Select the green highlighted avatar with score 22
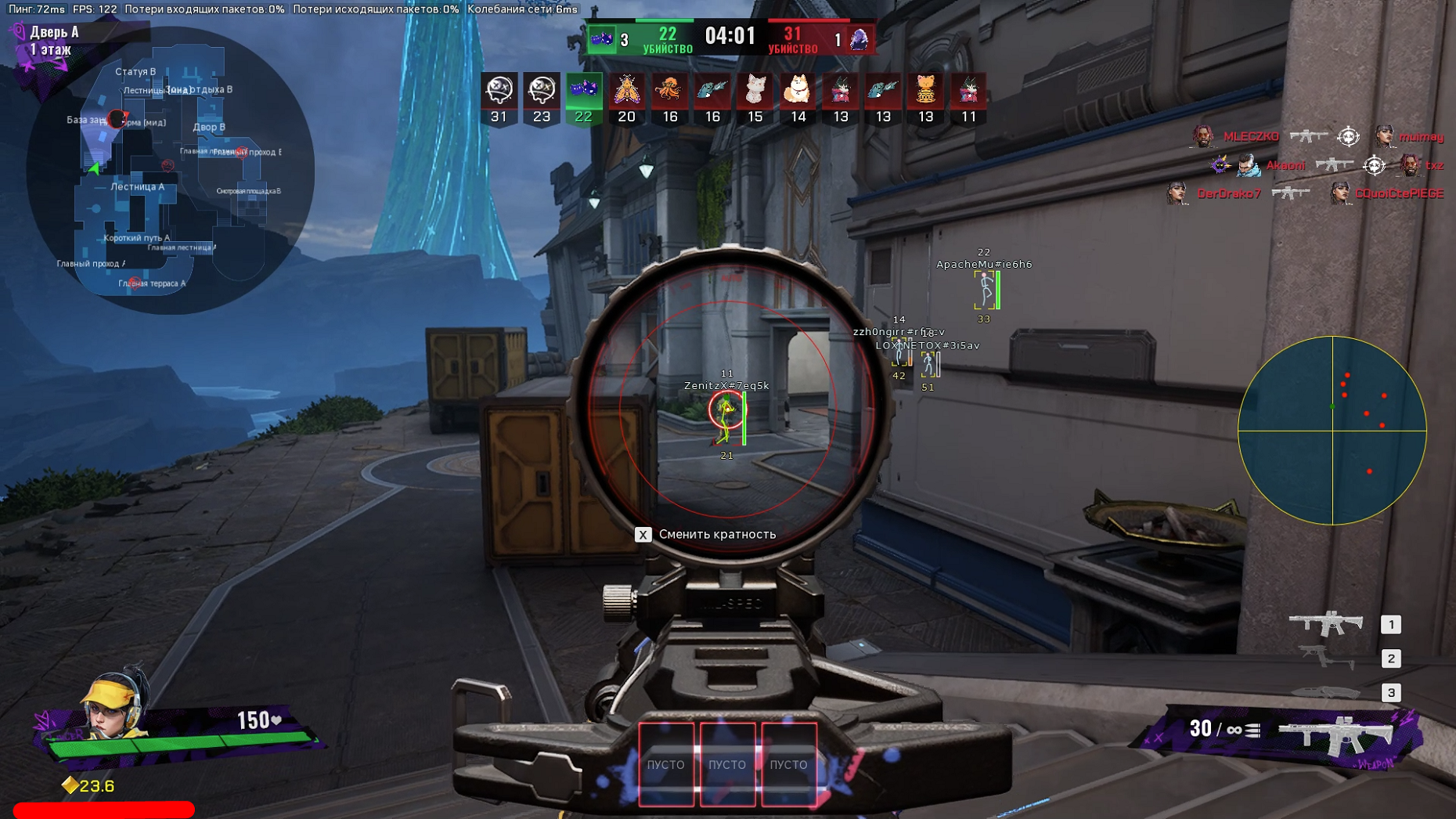This screenshot has height=819, width=1456. pyautogui.click(x=583, y=91)
